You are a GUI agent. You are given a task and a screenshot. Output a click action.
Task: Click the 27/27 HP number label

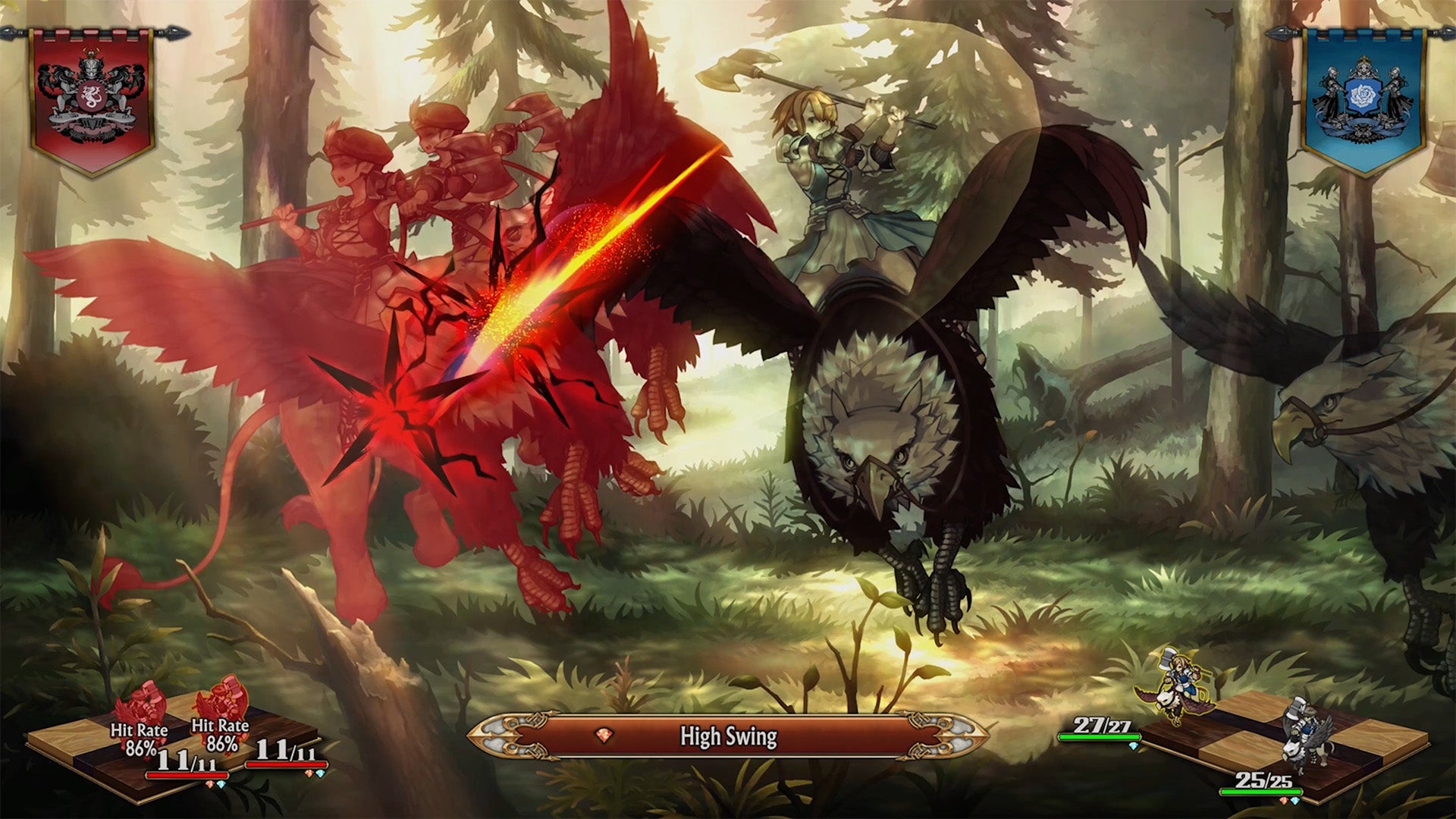coord(1101,725)
